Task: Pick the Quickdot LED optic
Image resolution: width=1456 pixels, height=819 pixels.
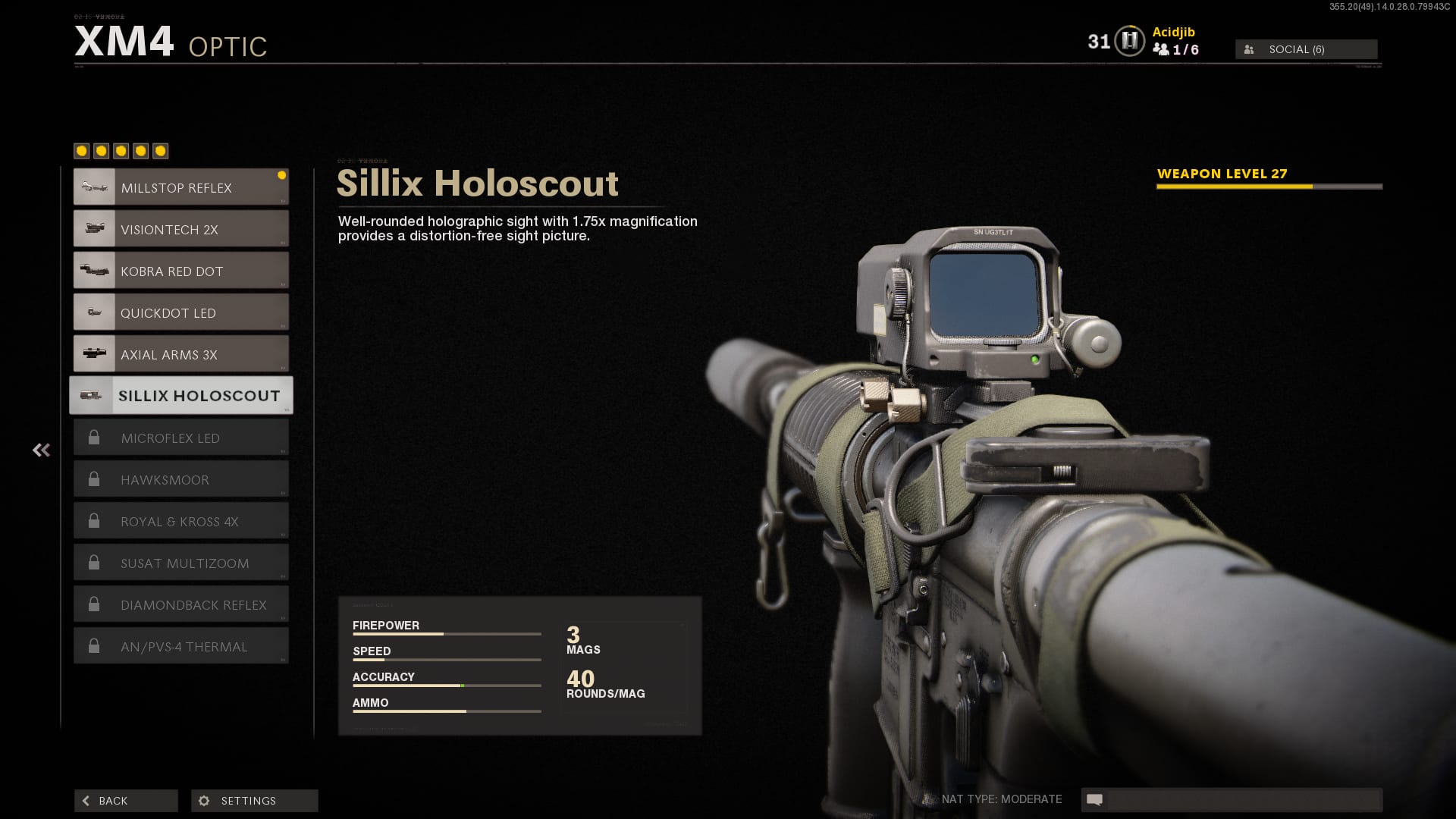Action: tap(180, 312)
